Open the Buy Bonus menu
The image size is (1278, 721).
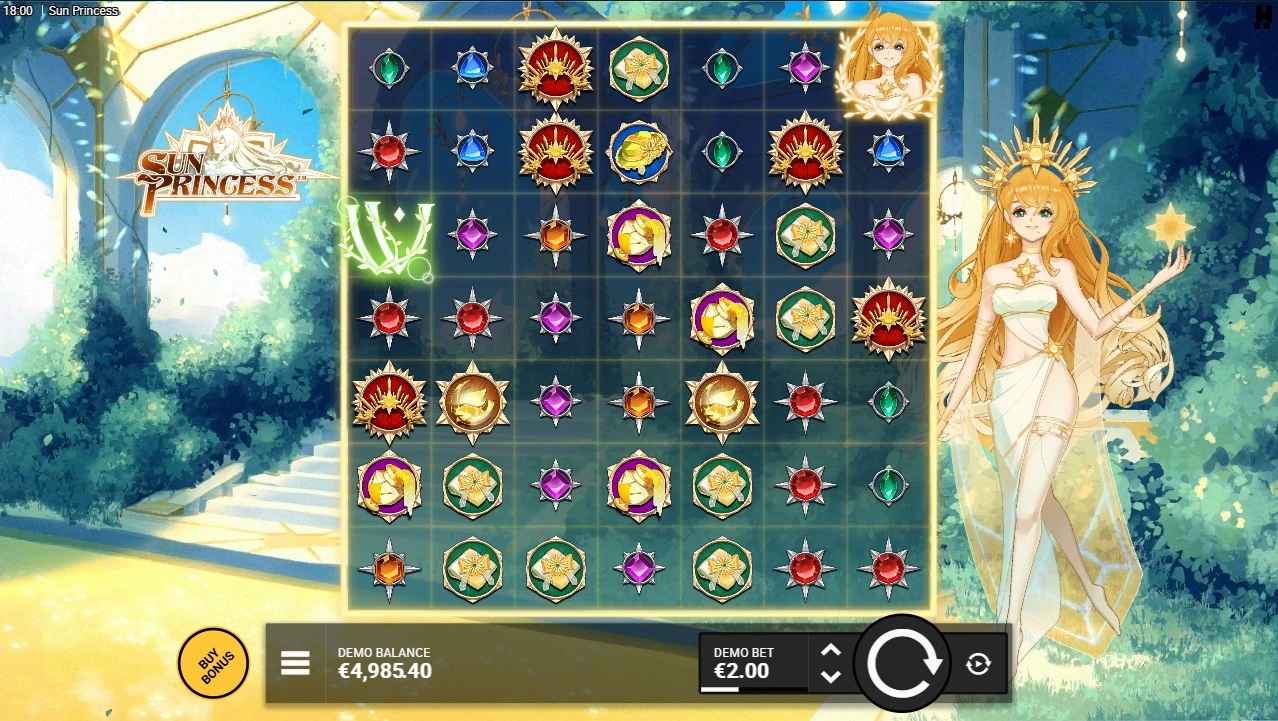click(x=212, y=662)
